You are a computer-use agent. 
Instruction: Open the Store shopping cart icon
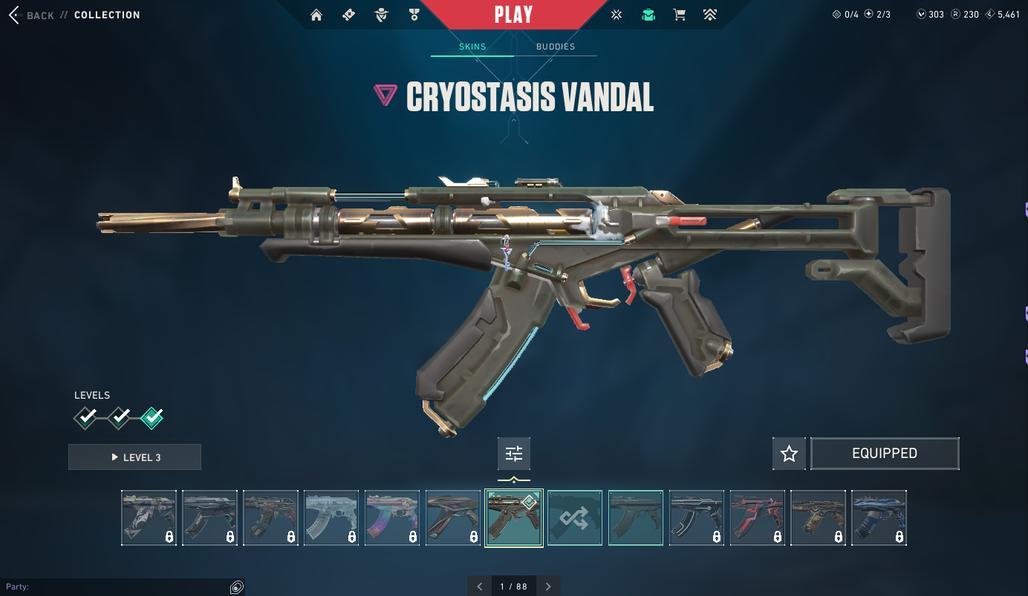click(x=680, y=15)
